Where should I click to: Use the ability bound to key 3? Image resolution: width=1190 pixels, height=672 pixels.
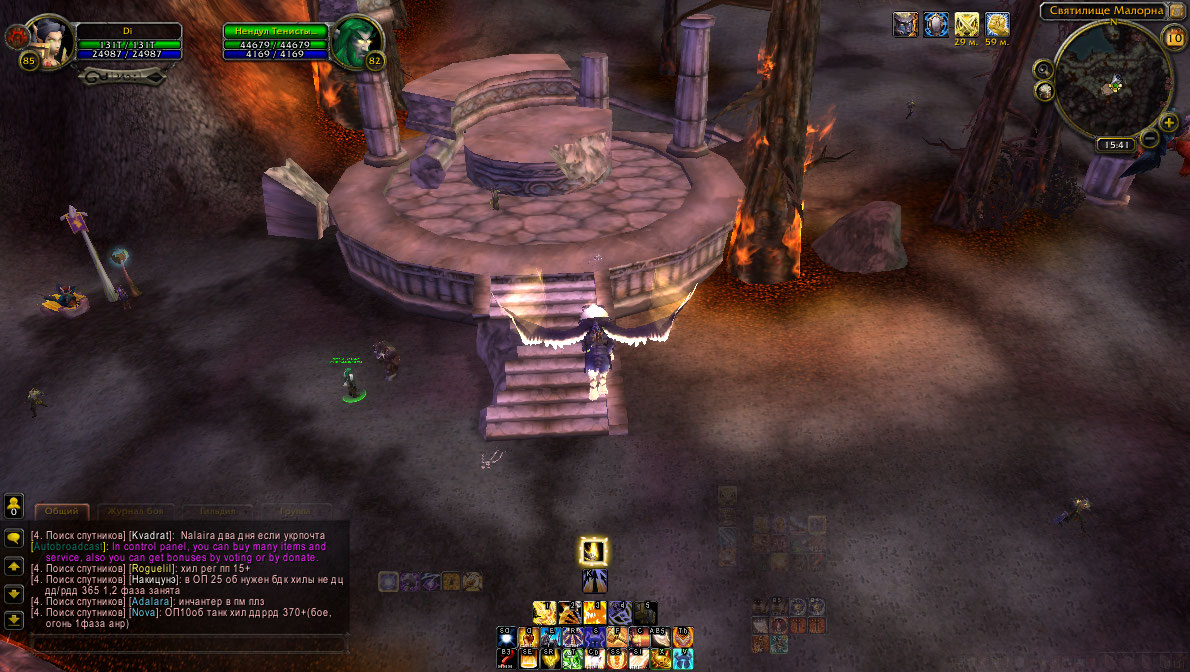tap(594, 612)
